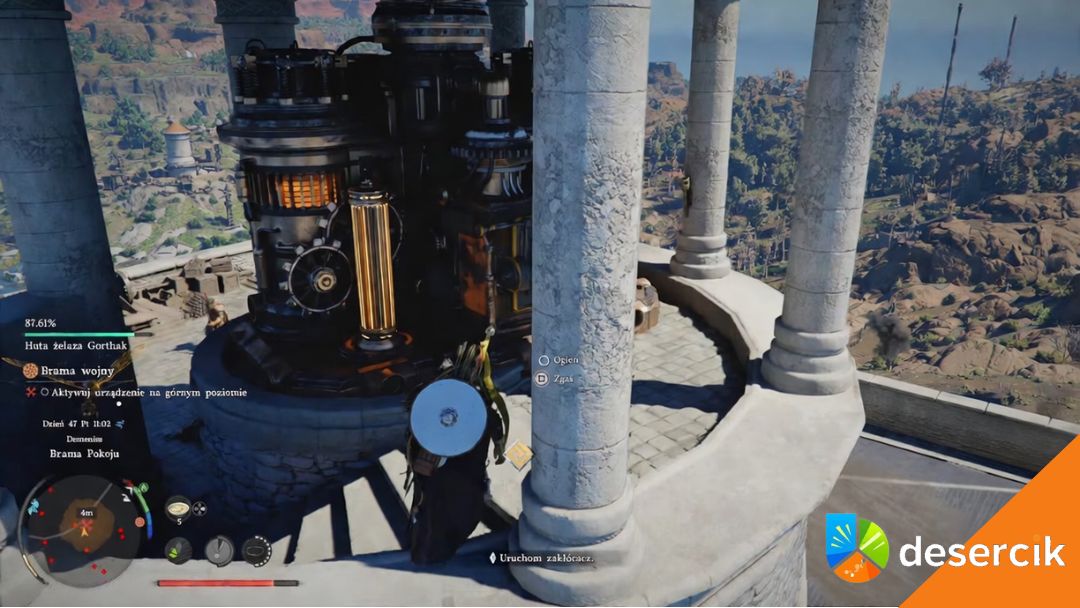Select the dark ring item slot
Viewport: 1080px width, 608px height.
[257, 549]
